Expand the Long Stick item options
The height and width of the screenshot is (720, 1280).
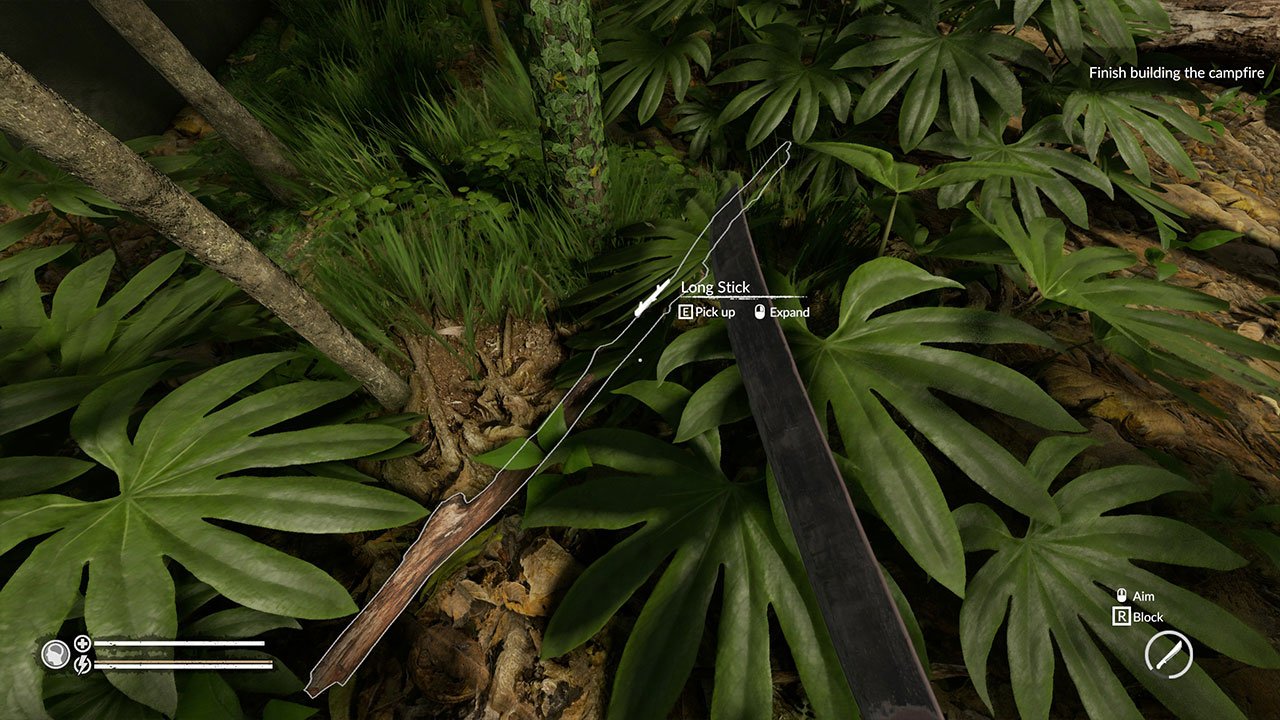pos(789,312)
